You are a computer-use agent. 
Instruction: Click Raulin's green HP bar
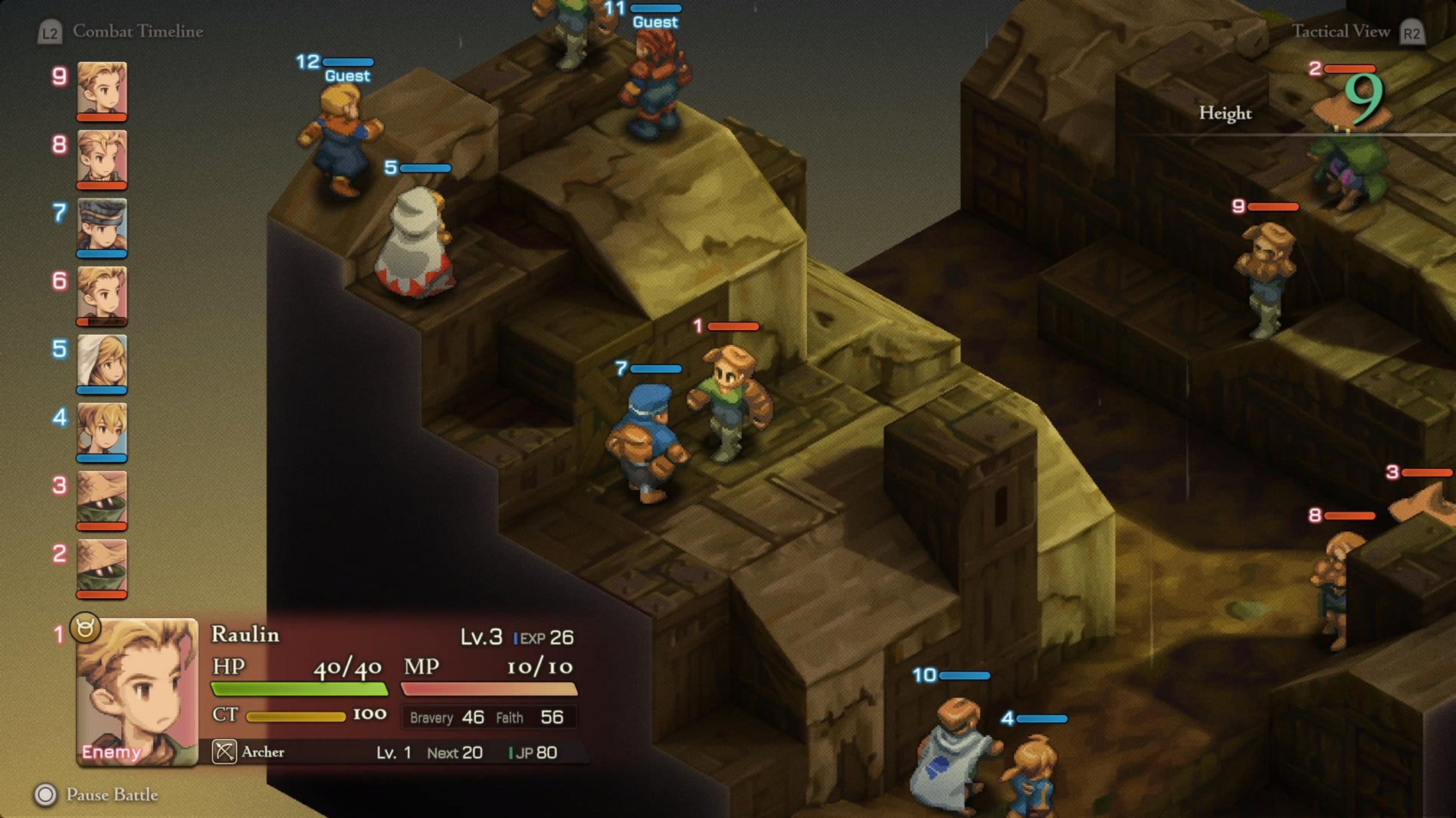pos(299,687)
